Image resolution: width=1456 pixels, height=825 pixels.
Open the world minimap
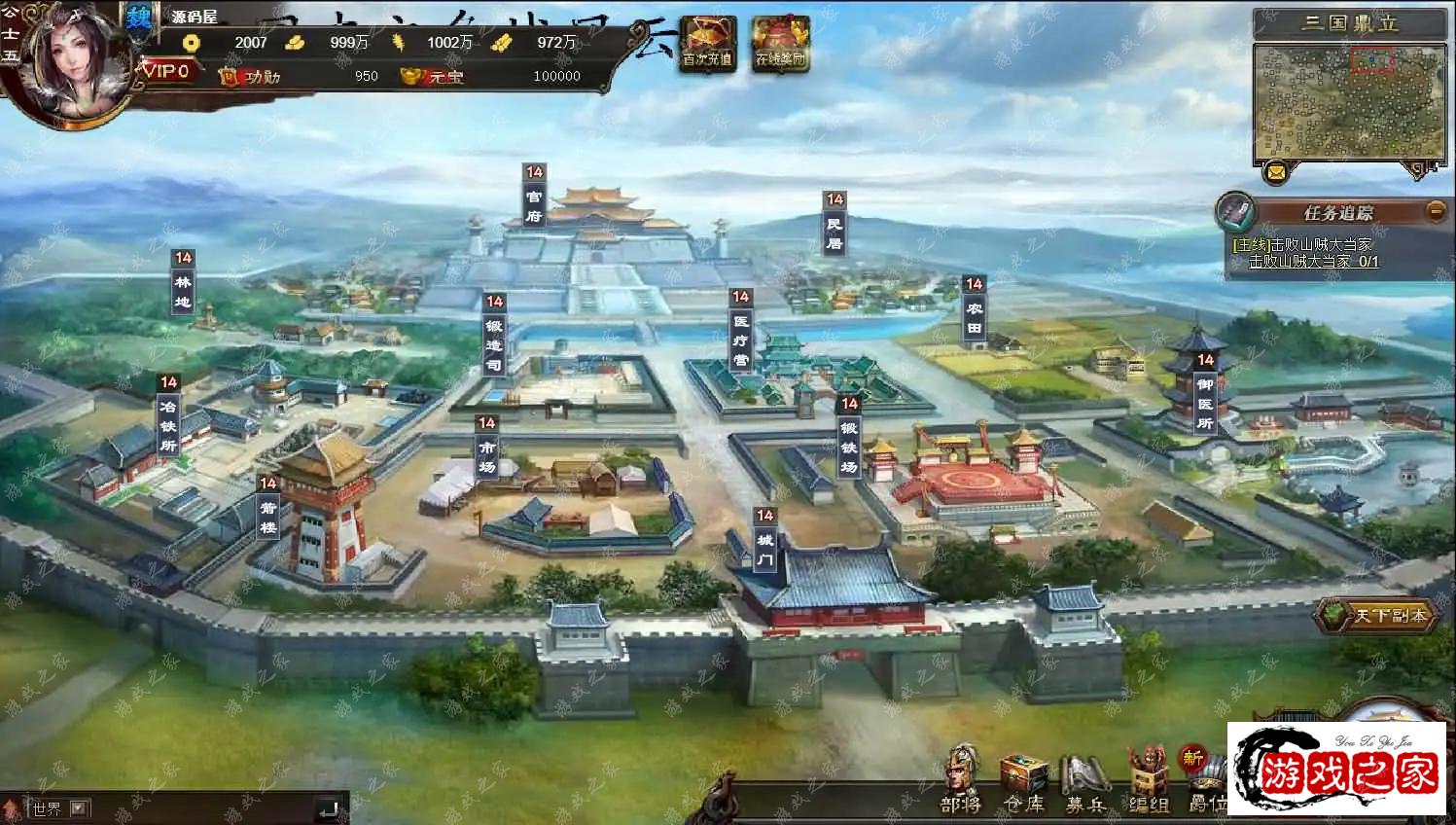pyautogui.click(x=1348, y=101)
